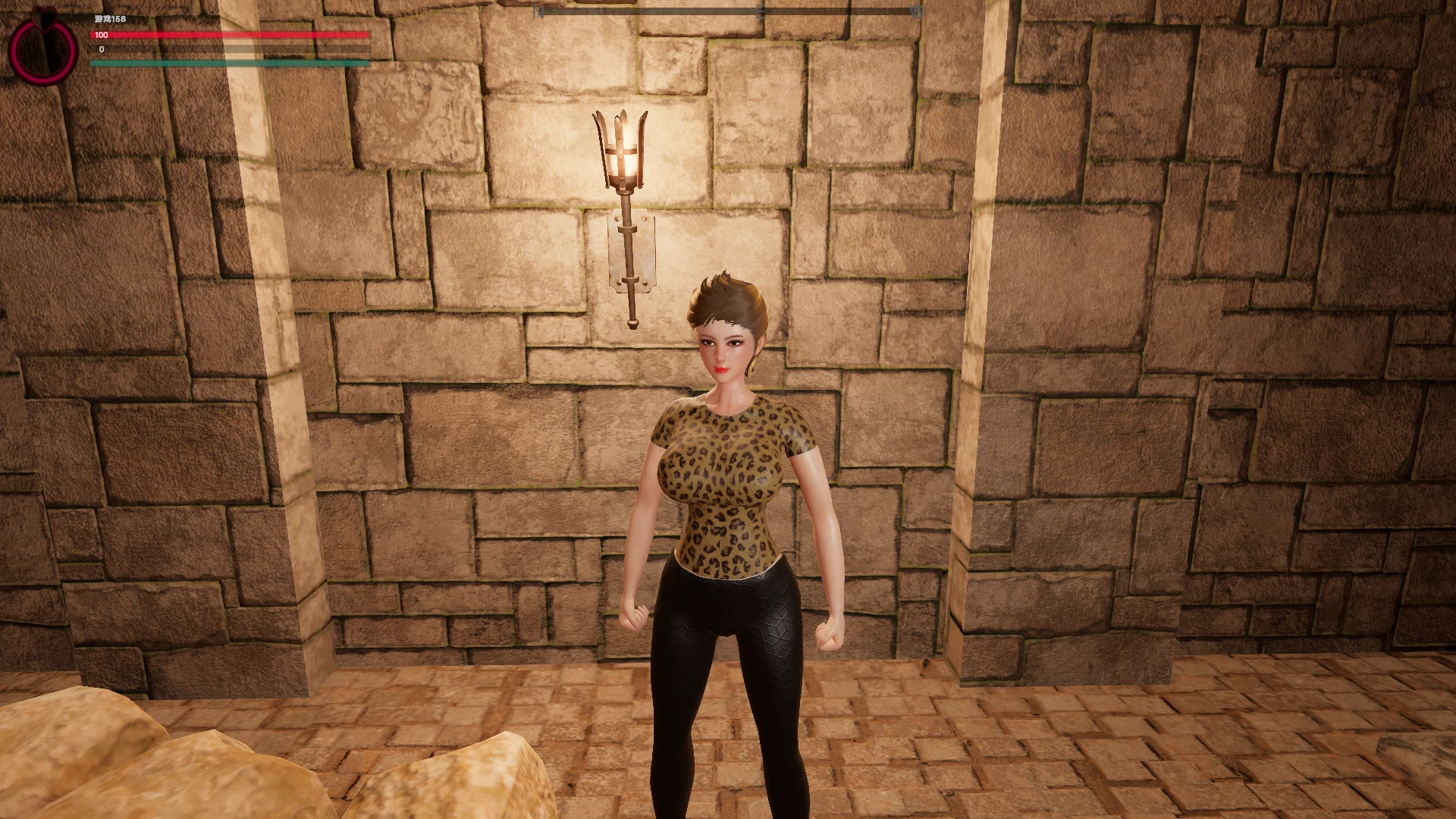1456x819 pixels.
Task: Click the character's spiky brown hair
Action: (x=728, y=296)
